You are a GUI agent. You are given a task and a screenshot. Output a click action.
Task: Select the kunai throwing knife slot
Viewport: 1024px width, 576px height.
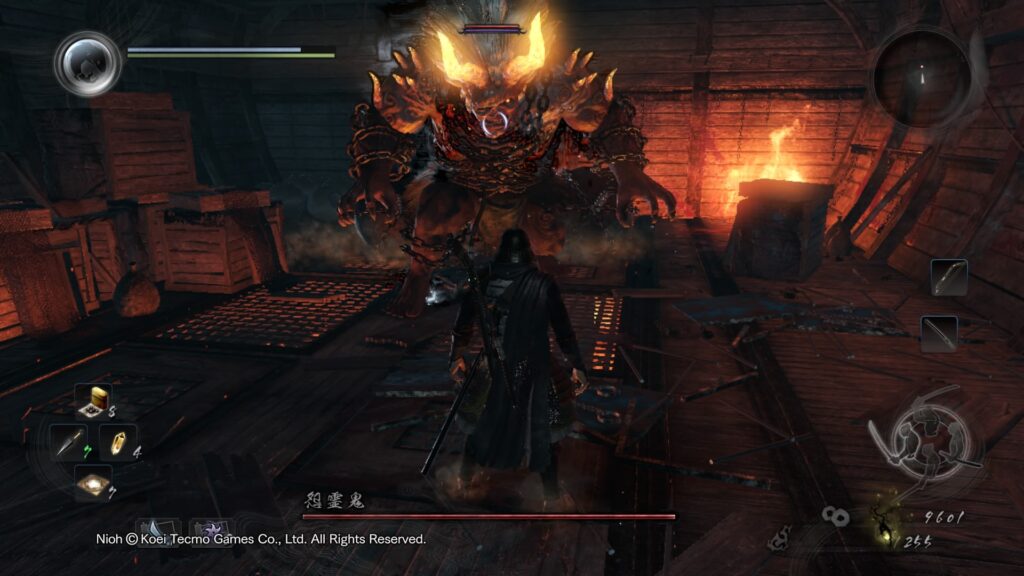click(69, 443)
